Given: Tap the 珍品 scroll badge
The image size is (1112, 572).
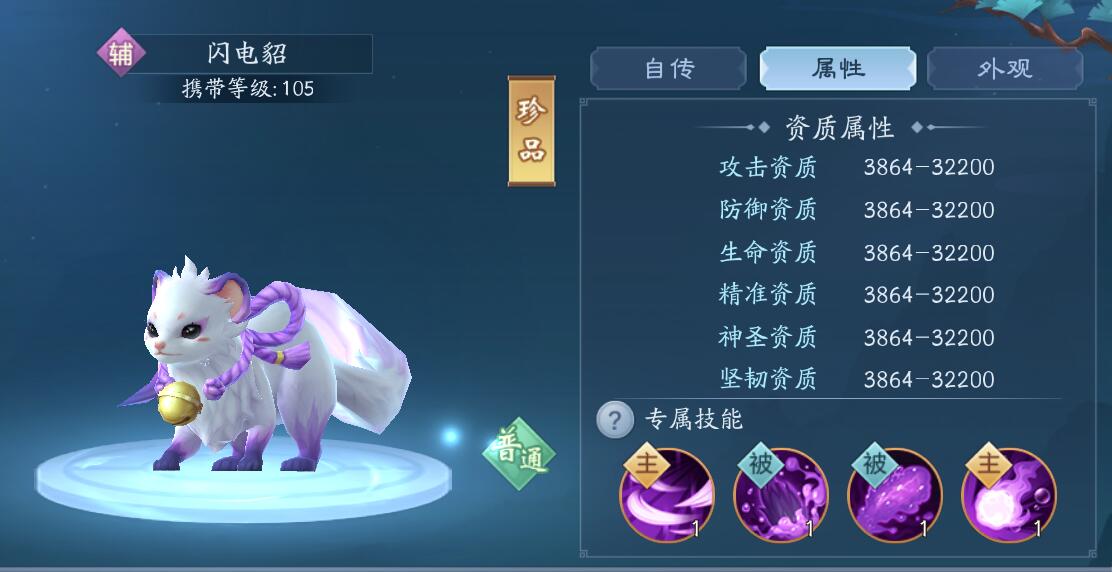Looking at the screenshot, I should pos(531,131).
